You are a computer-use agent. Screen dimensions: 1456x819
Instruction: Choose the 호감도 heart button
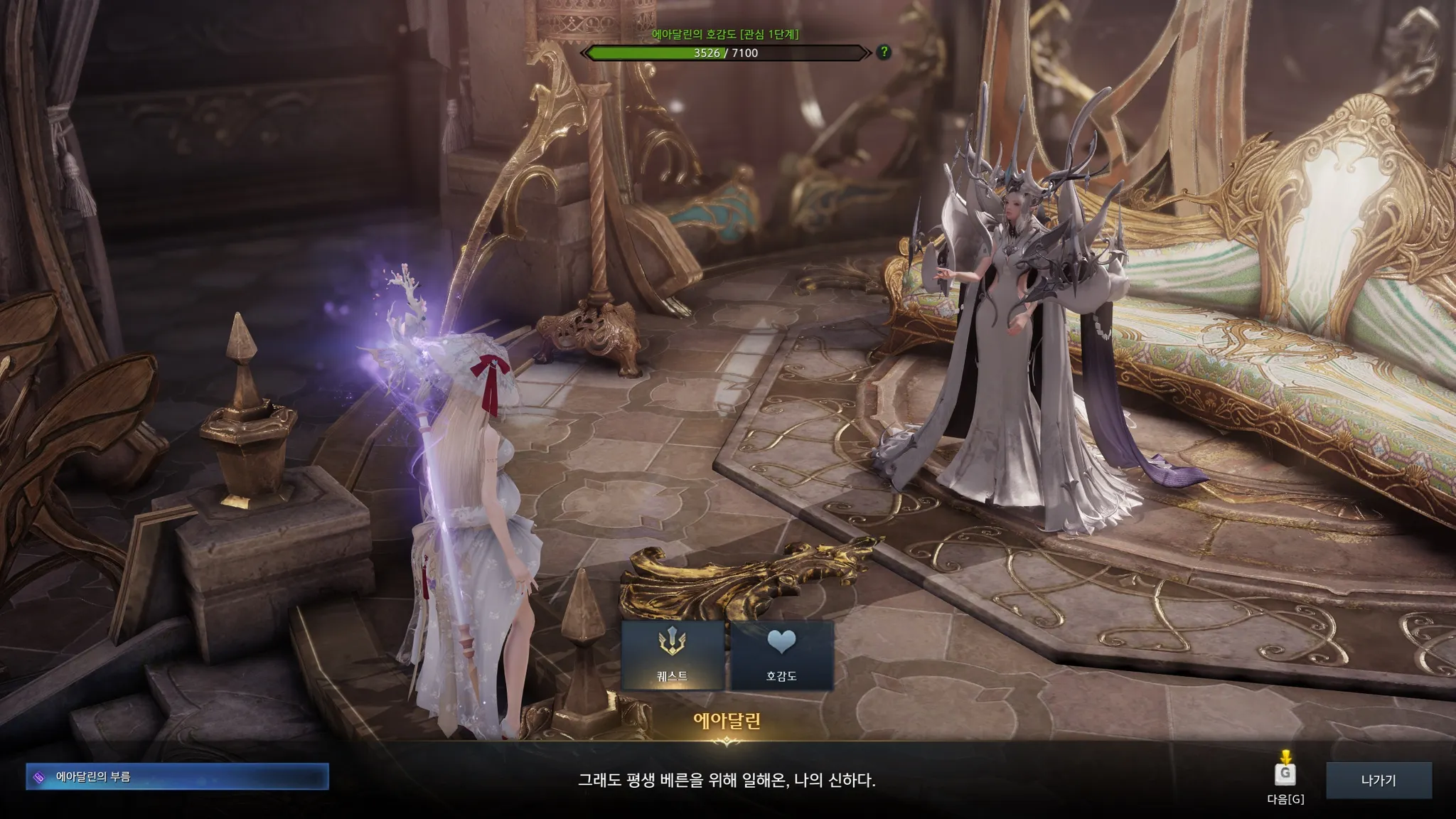(x=781, y=655)
